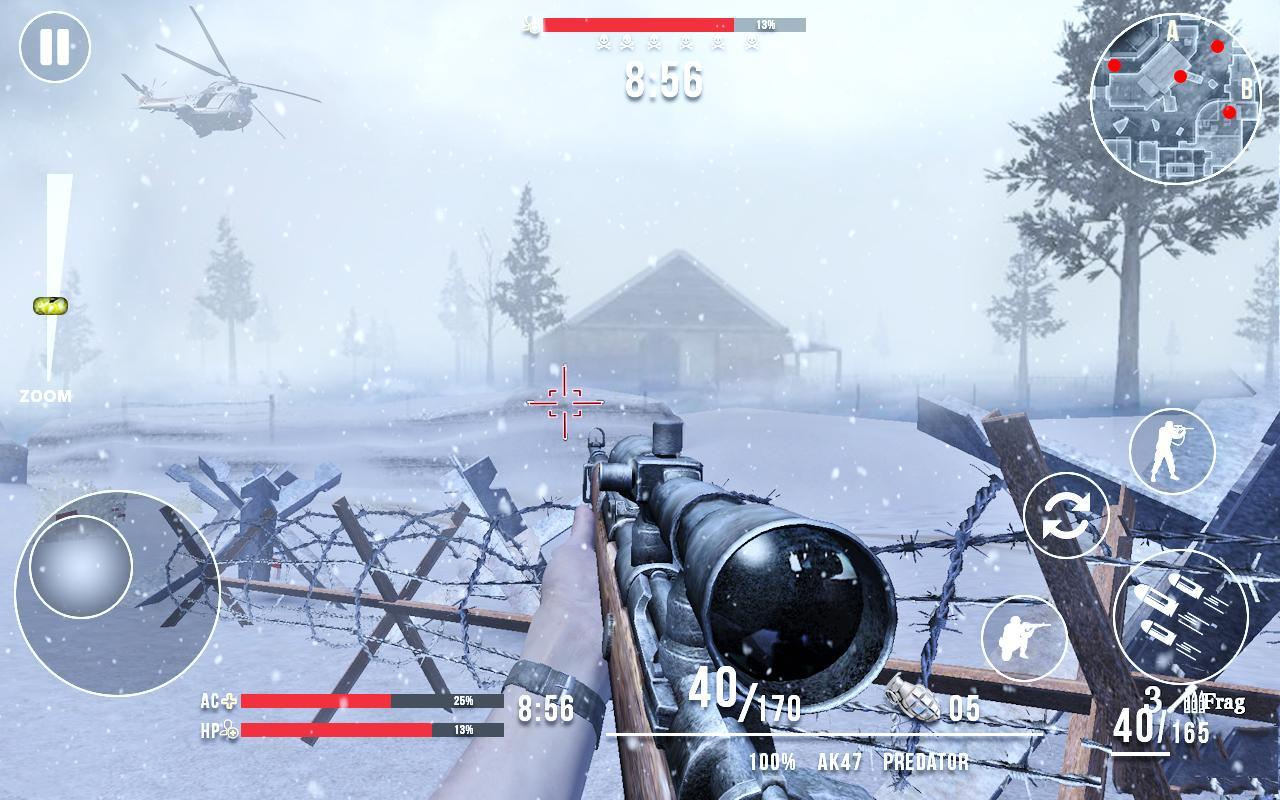Switch weapons with the swap arrows button
Image resolution: width=1280 pixels, height=800 pixels.
pos(1066,517)
